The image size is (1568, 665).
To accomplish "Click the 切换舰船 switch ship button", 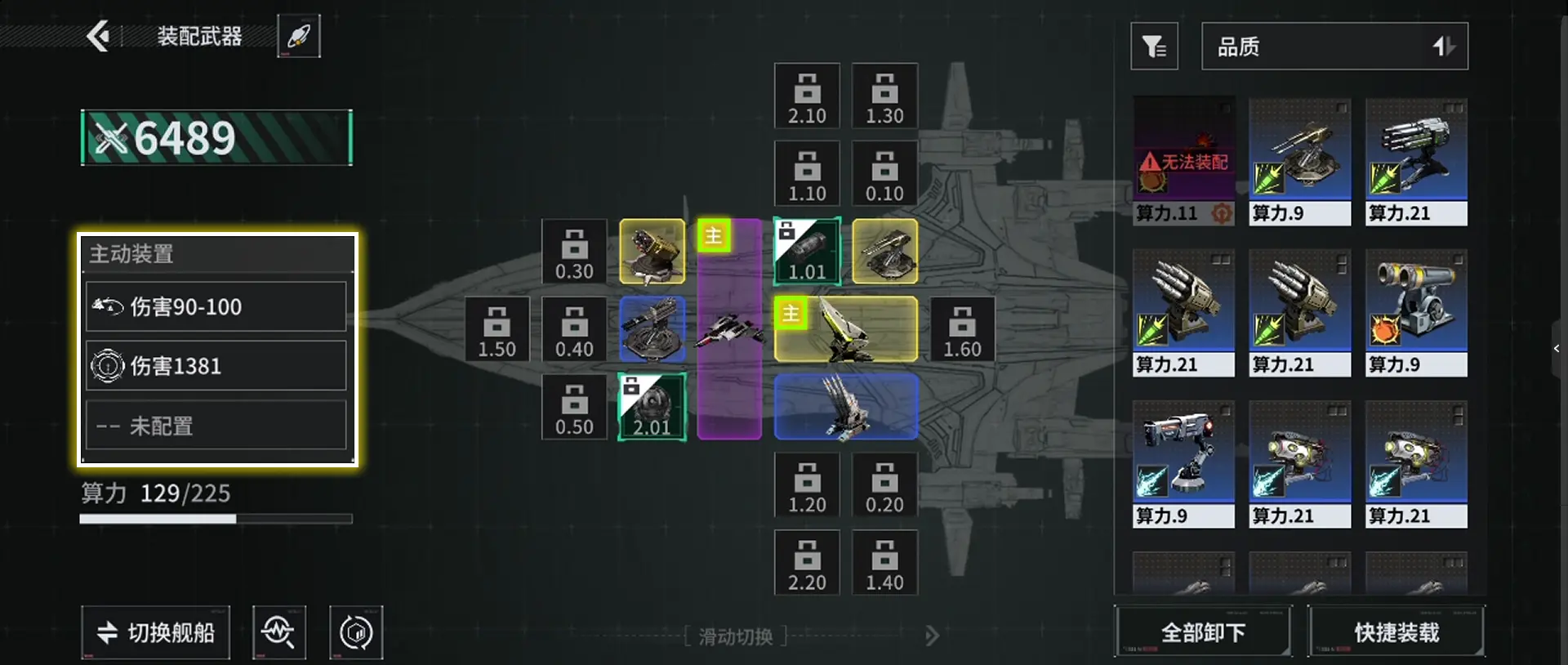I will coord(155,632).
